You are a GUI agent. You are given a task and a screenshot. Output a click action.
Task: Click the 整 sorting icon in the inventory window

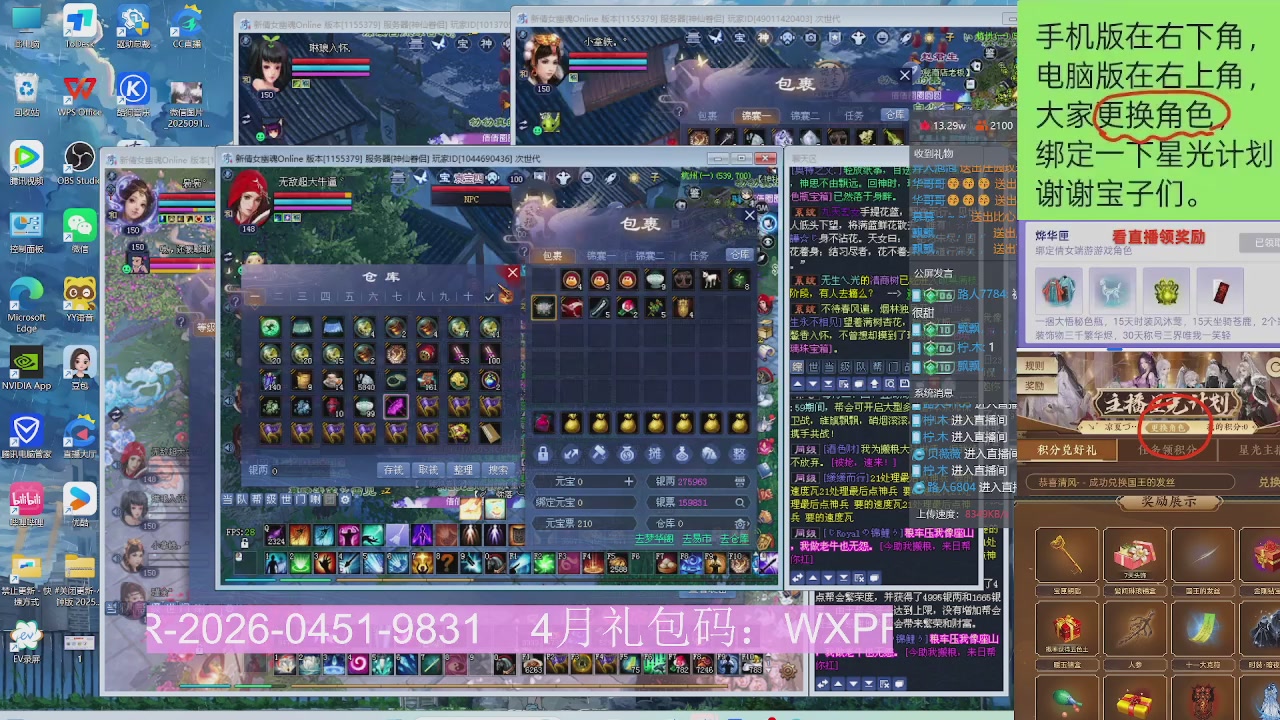(462, 470)
